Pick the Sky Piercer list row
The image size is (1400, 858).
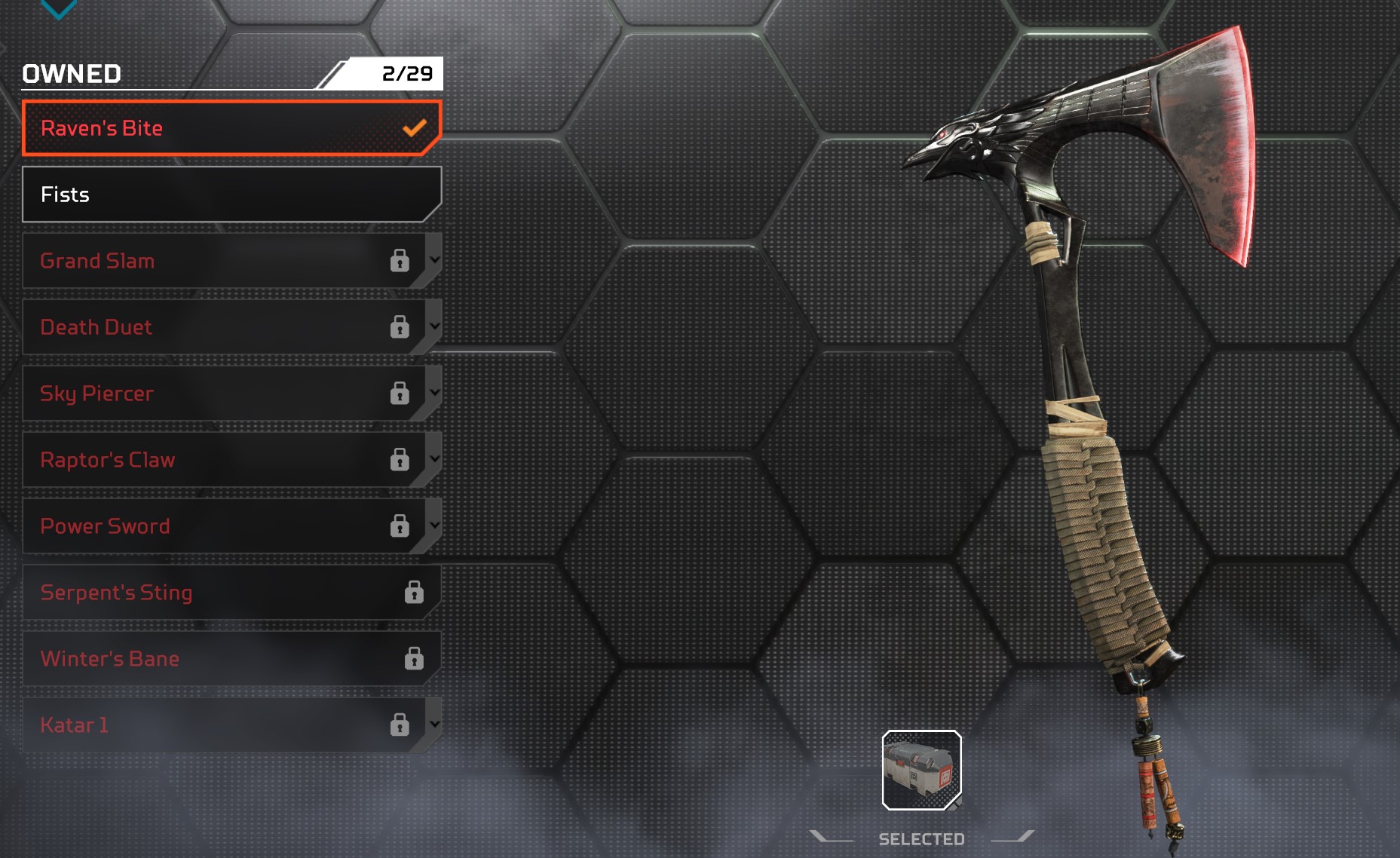click(x=211, y=394)
